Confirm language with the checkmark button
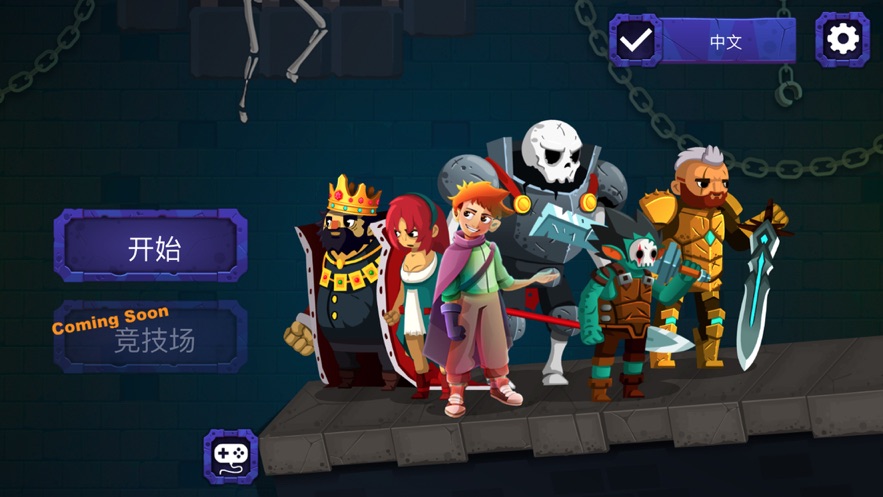883x497 pixels. pyautogui.click(x=635, y=41)
